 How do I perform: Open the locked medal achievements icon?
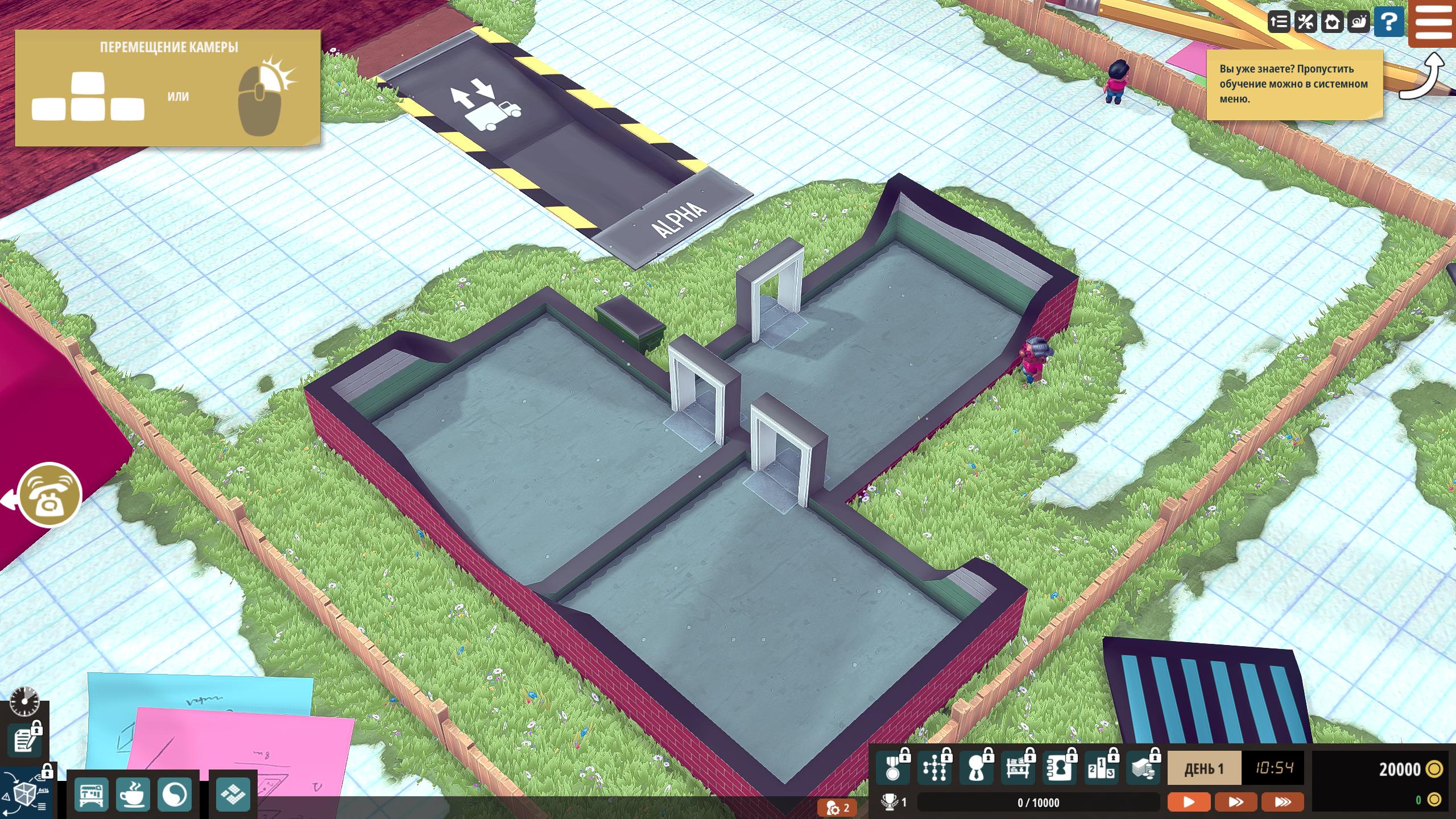click(x=892, y=769)
